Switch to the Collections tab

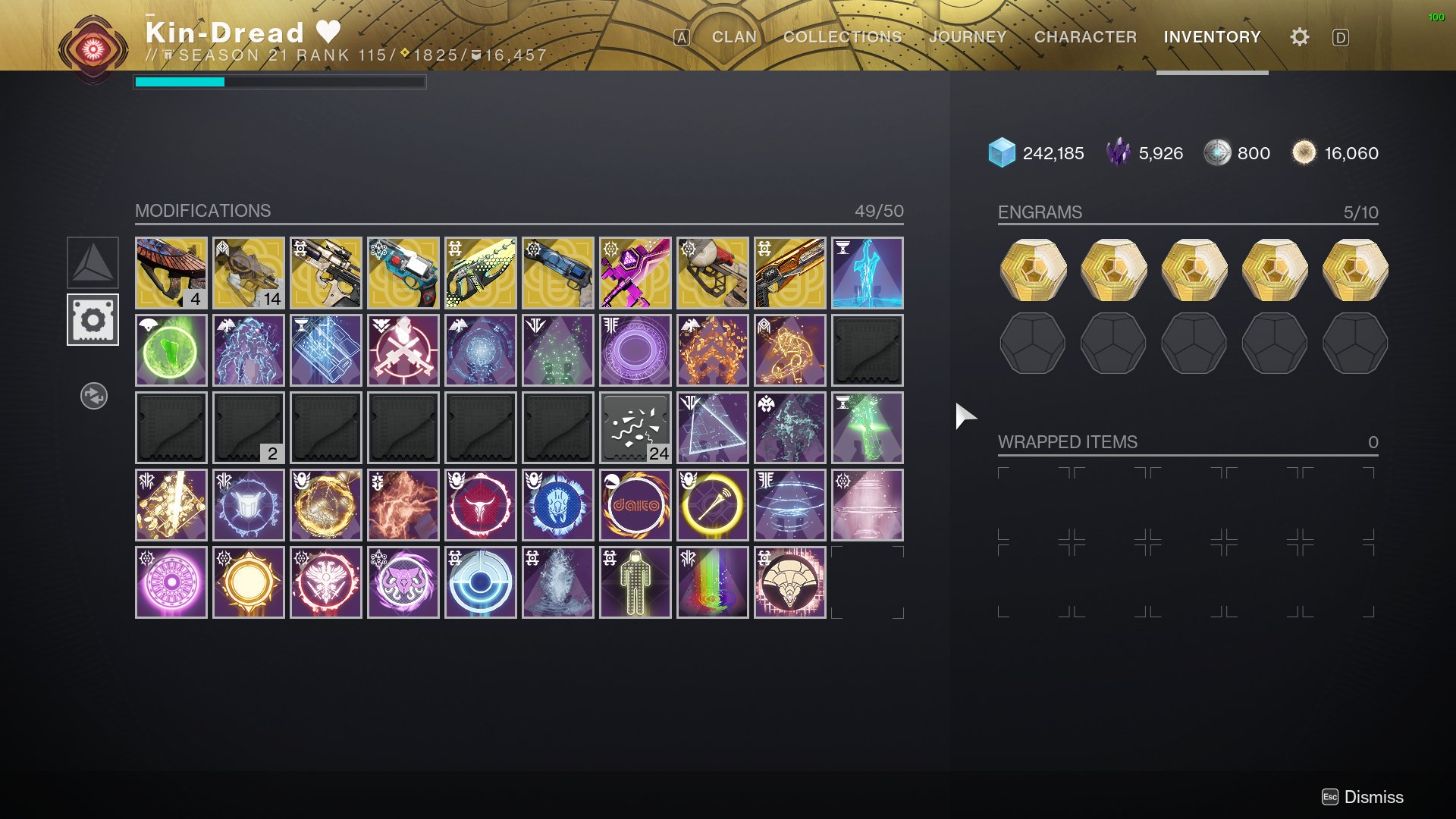click(x=841, y=36)
